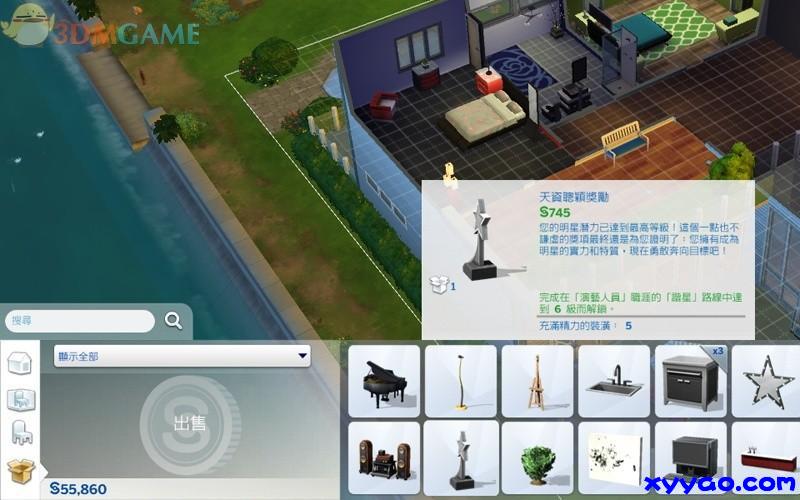Pick the stereo speaker system item
The width and height of the screenshot is (800, 500).
(x=383, y=459)
